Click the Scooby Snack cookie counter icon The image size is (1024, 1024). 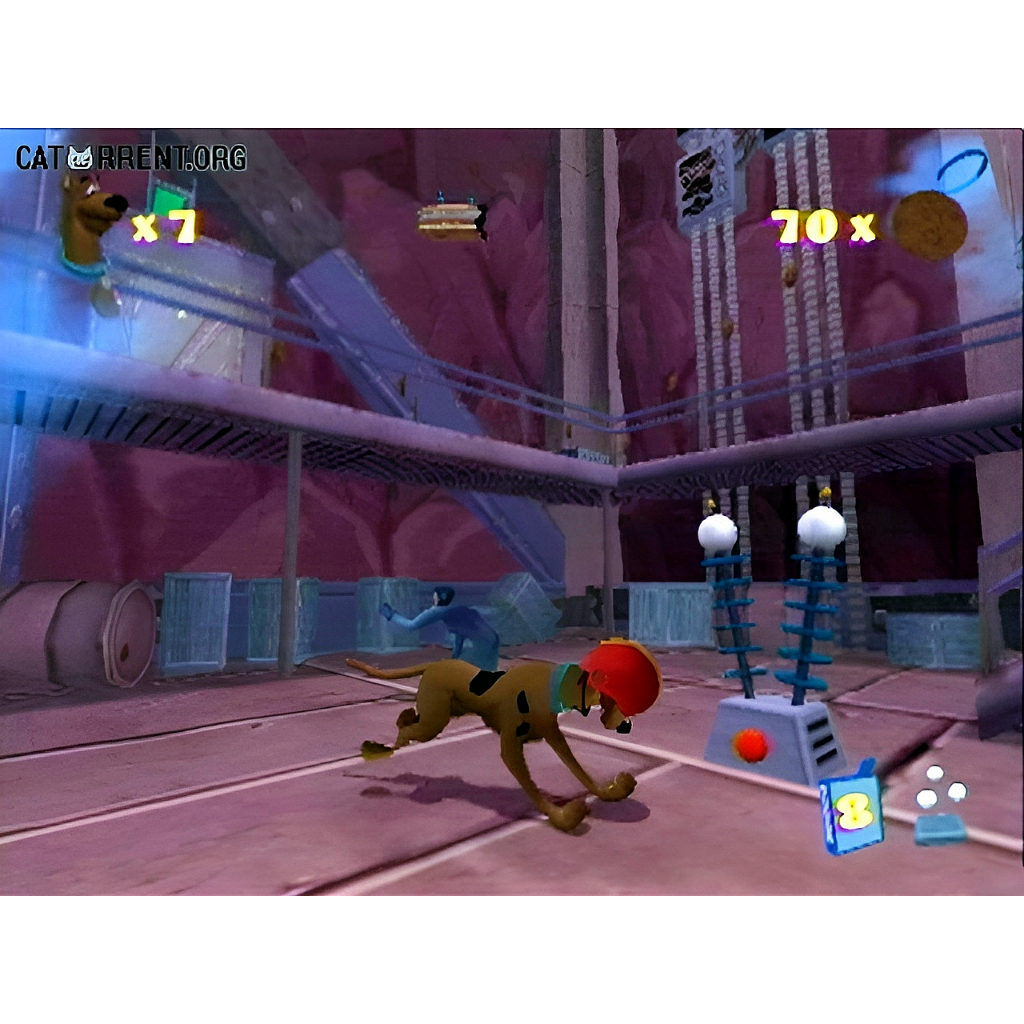[929, 226]
